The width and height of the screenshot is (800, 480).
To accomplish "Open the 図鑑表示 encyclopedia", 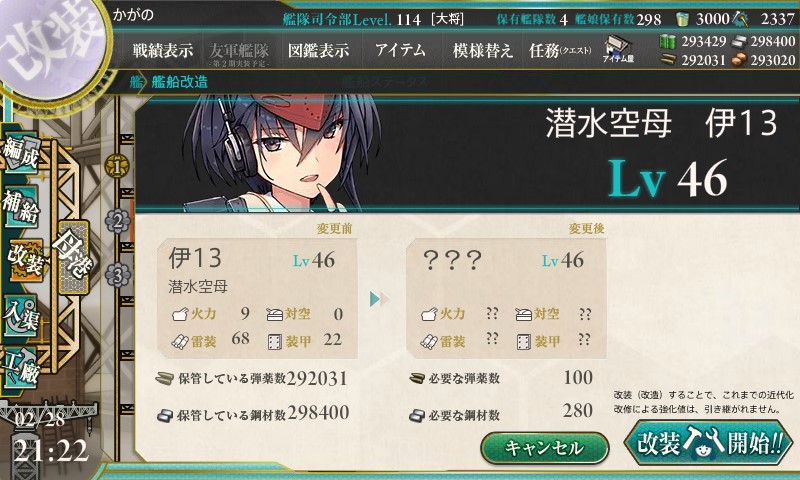I will [x=318, y=49].
